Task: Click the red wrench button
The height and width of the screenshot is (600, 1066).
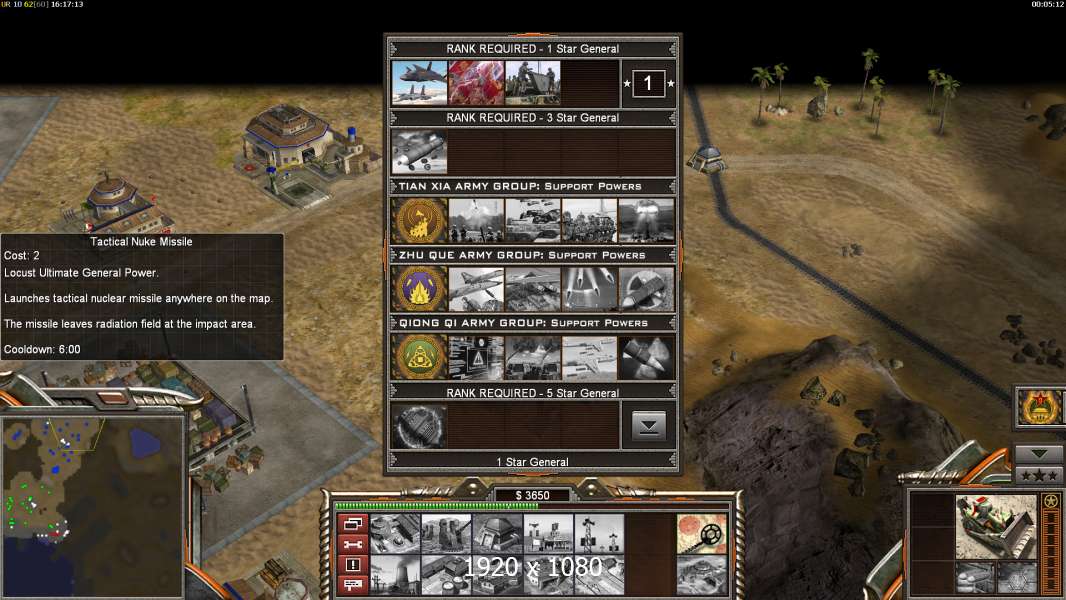Action: [x=353, y=544]
